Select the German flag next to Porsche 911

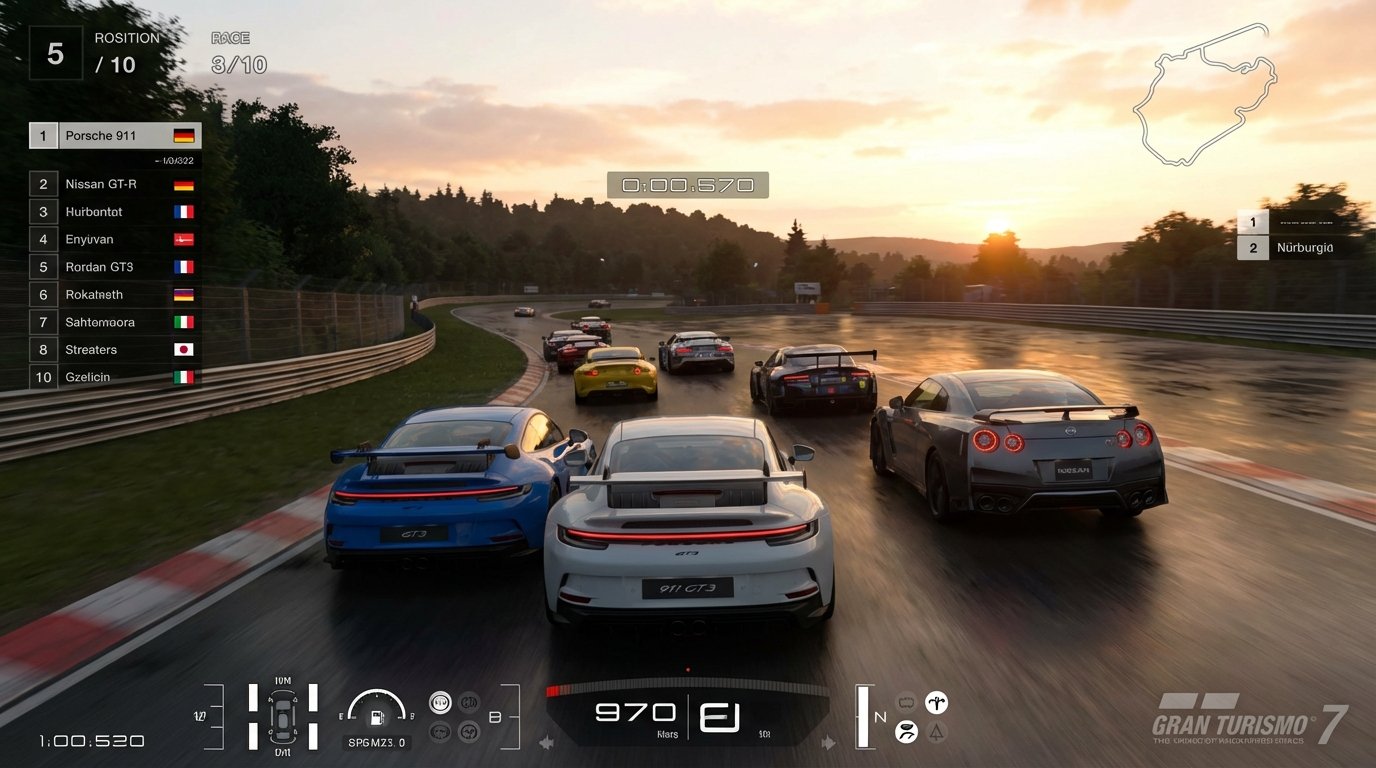pos(186,134)
